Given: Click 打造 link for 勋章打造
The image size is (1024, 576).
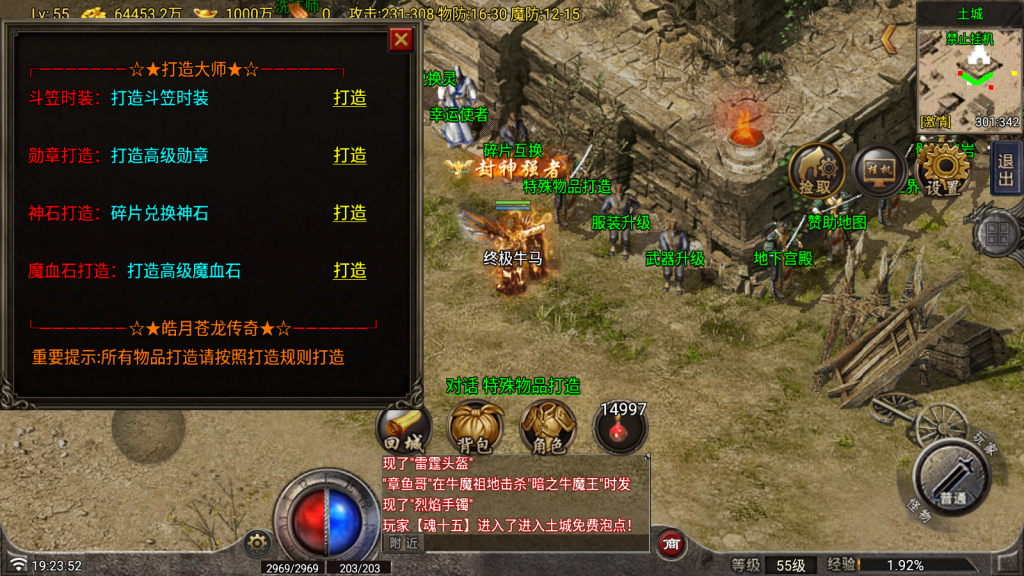Looking at the screenshot, I should (349, 155).
